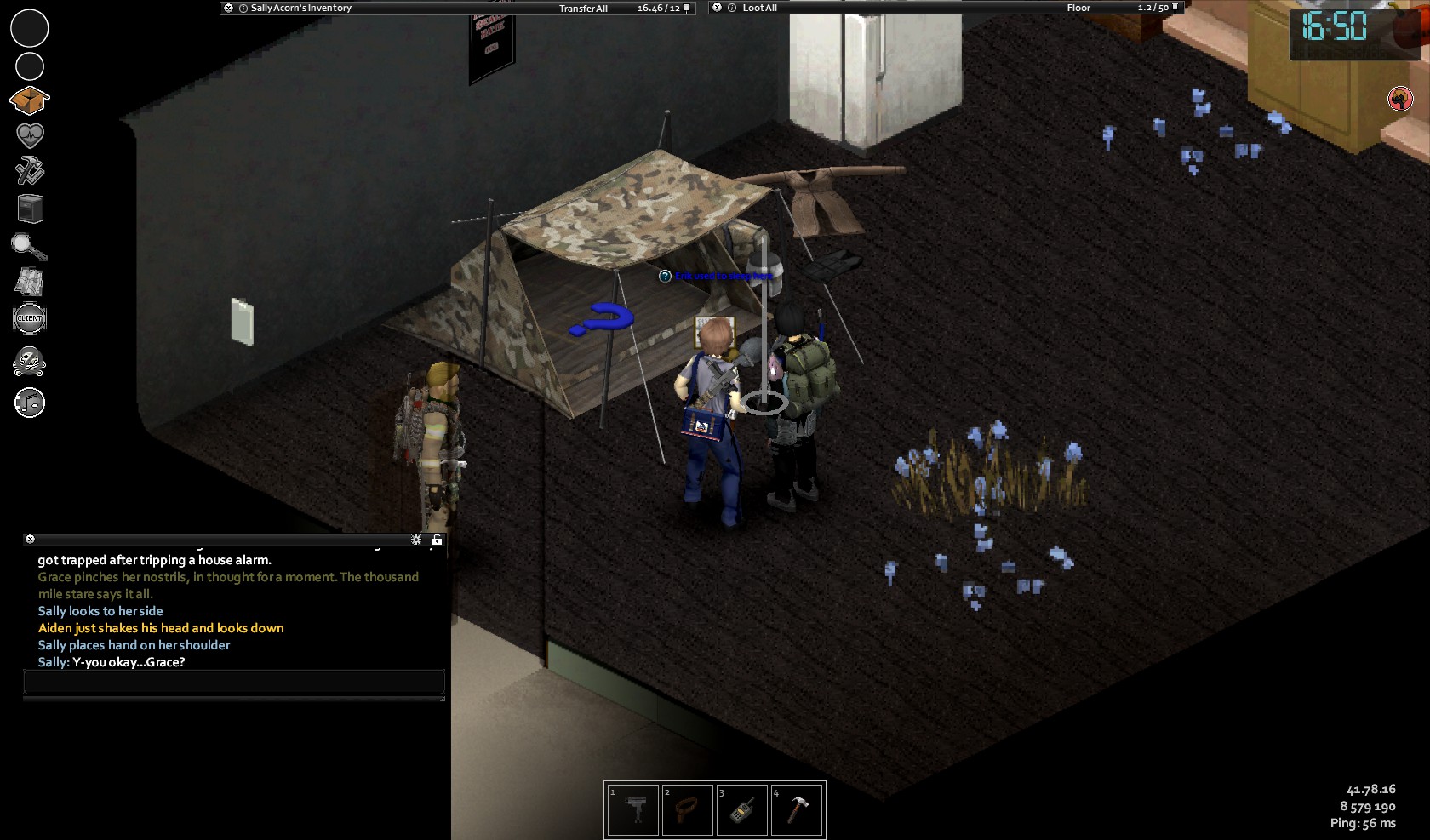Close the chat window
The image size is (1430, 840).
tap(30, 540)
